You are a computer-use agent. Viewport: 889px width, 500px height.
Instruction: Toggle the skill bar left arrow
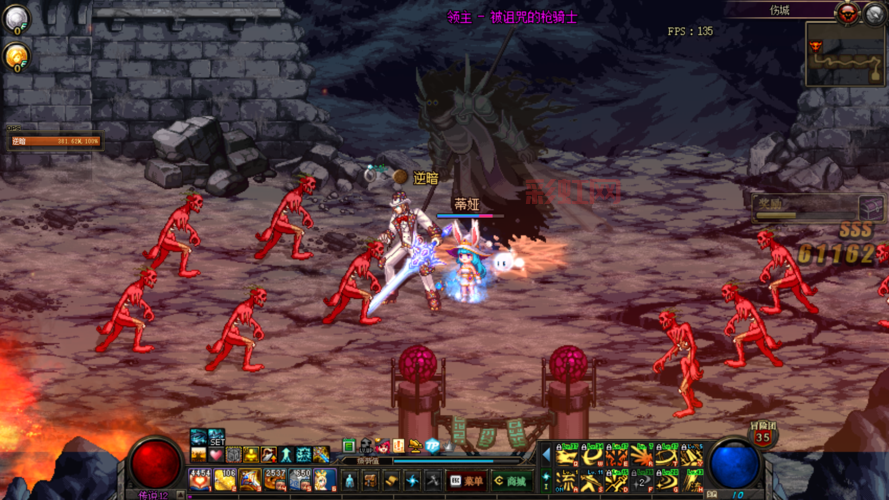click(x=546, y=456)
